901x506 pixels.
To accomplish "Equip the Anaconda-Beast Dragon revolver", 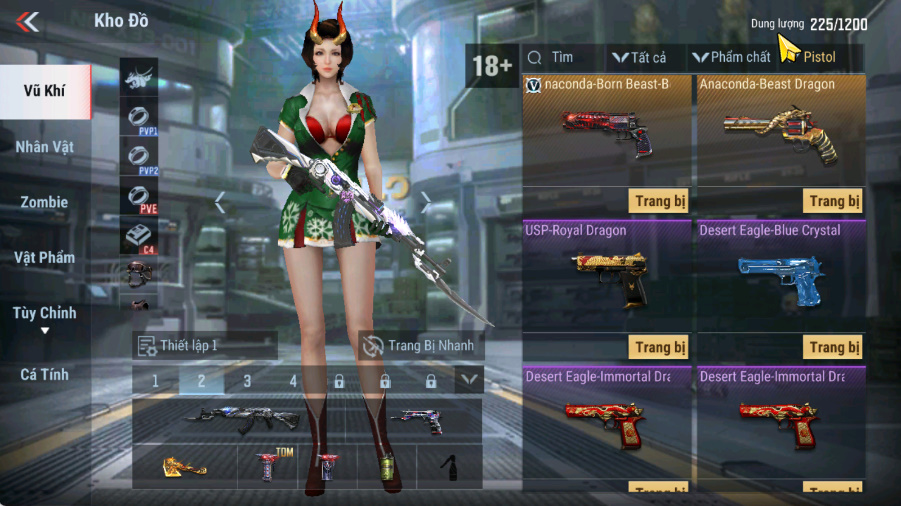I will pos(832,201).
